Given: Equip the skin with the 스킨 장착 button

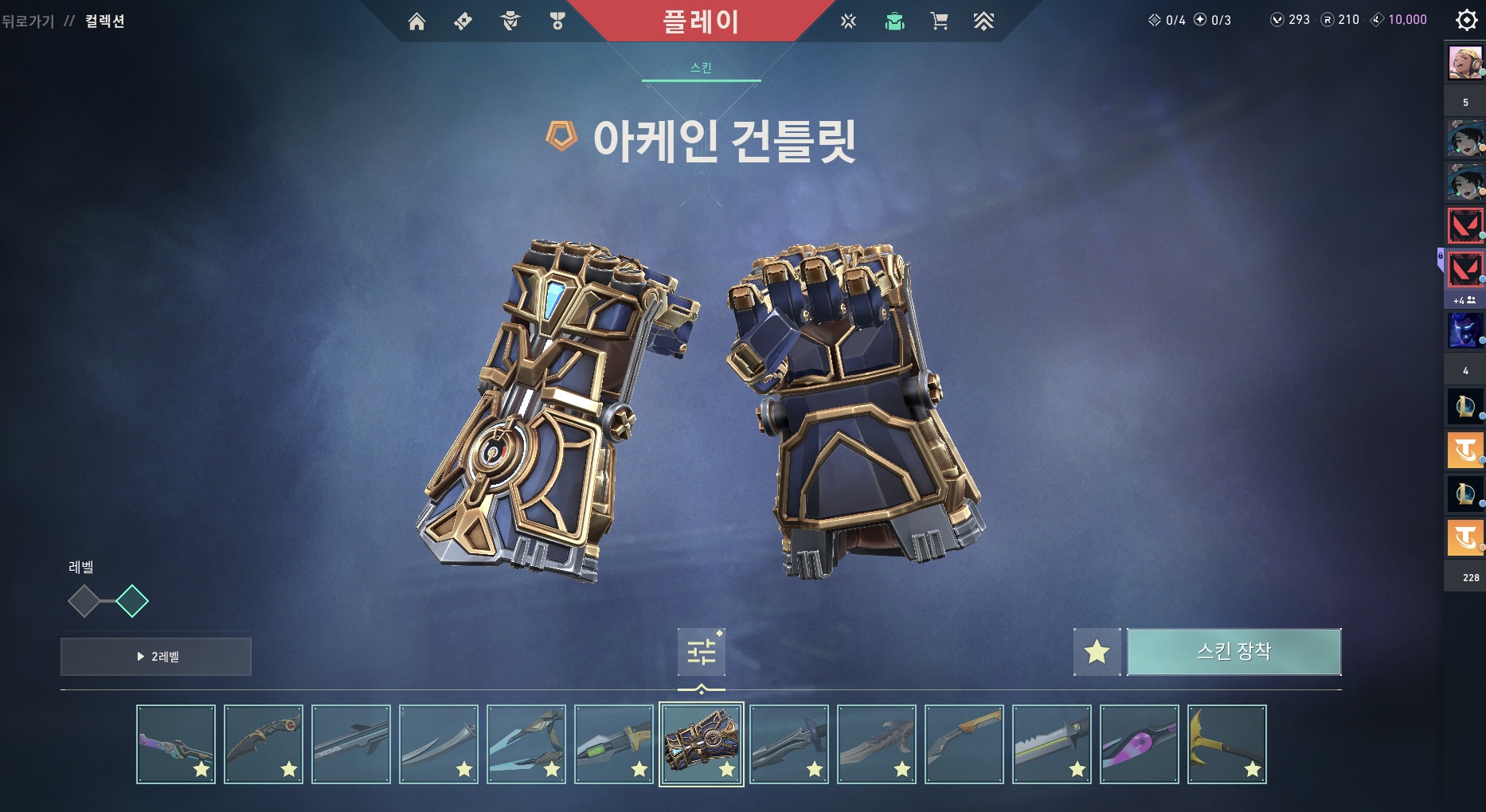Looking at the screenshot, I should click(x=1234, y=652).
